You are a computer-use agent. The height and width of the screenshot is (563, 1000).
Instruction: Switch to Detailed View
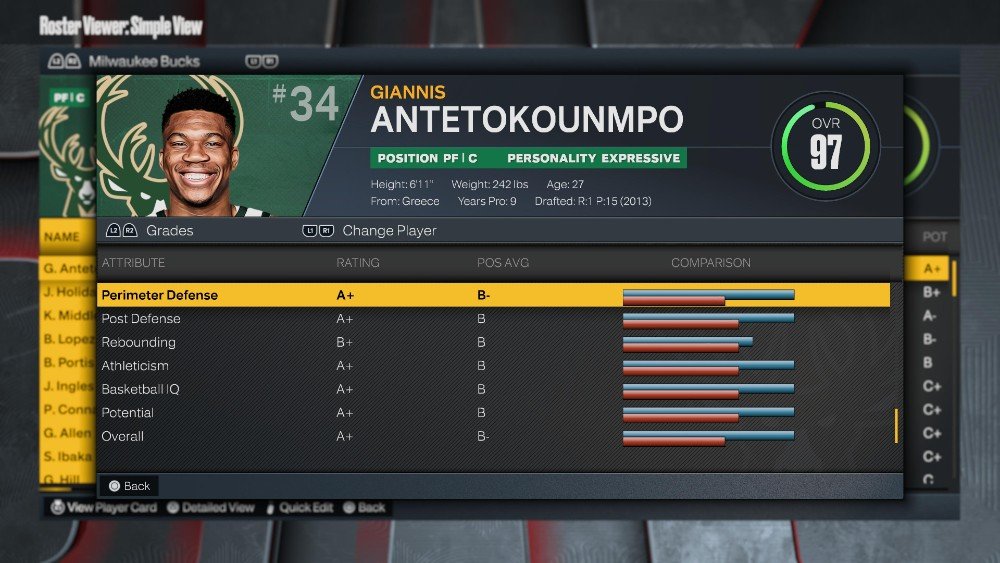[210, 508]
